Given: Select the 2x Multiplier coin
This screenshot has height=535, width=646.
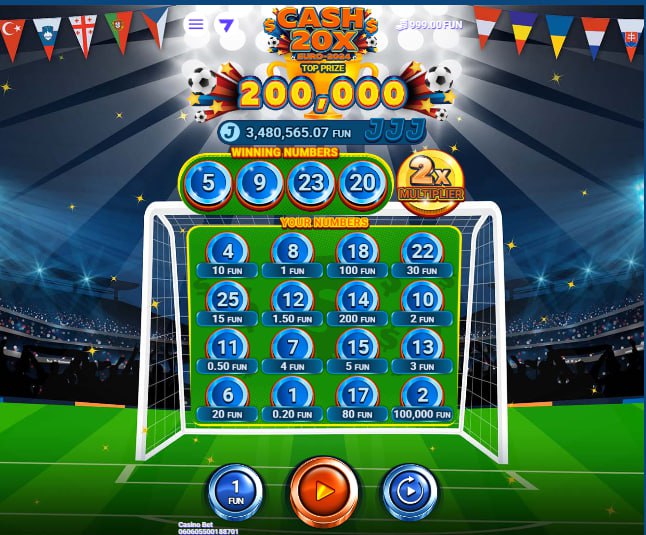Looking at the screenshot, I should point(431,180).
